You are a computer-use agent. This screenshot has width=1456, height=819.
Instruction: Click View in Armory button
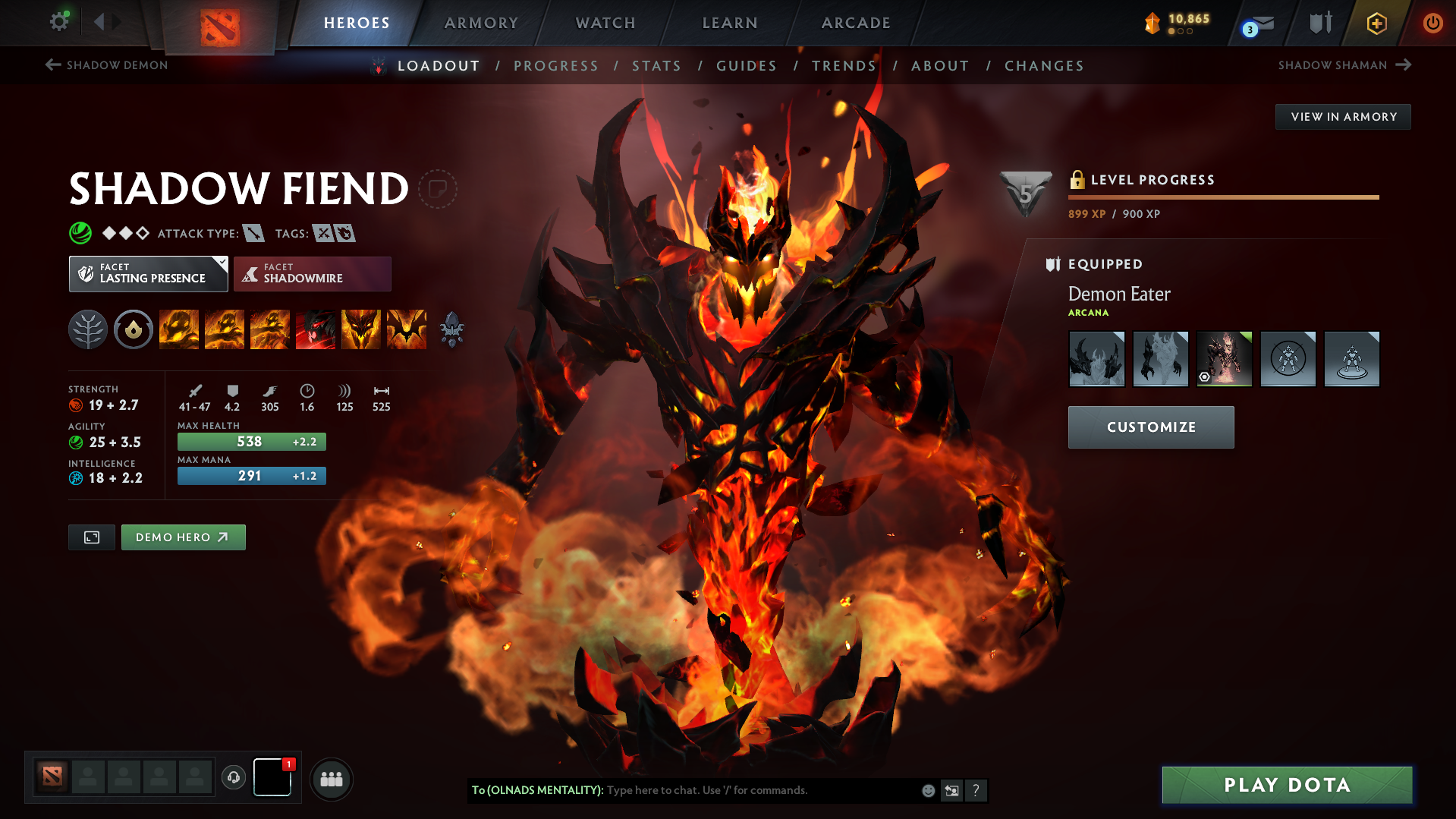point(1343,117)
